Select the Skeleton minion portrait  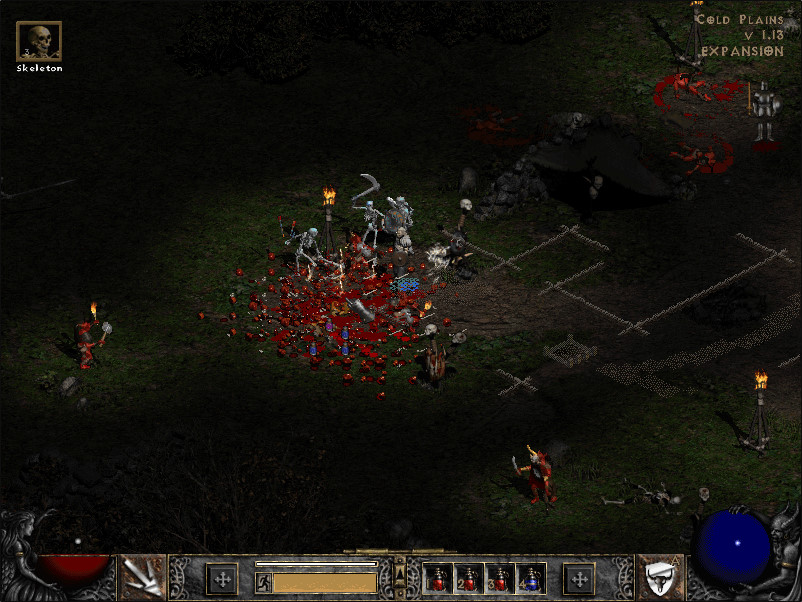tap(39, 41)
